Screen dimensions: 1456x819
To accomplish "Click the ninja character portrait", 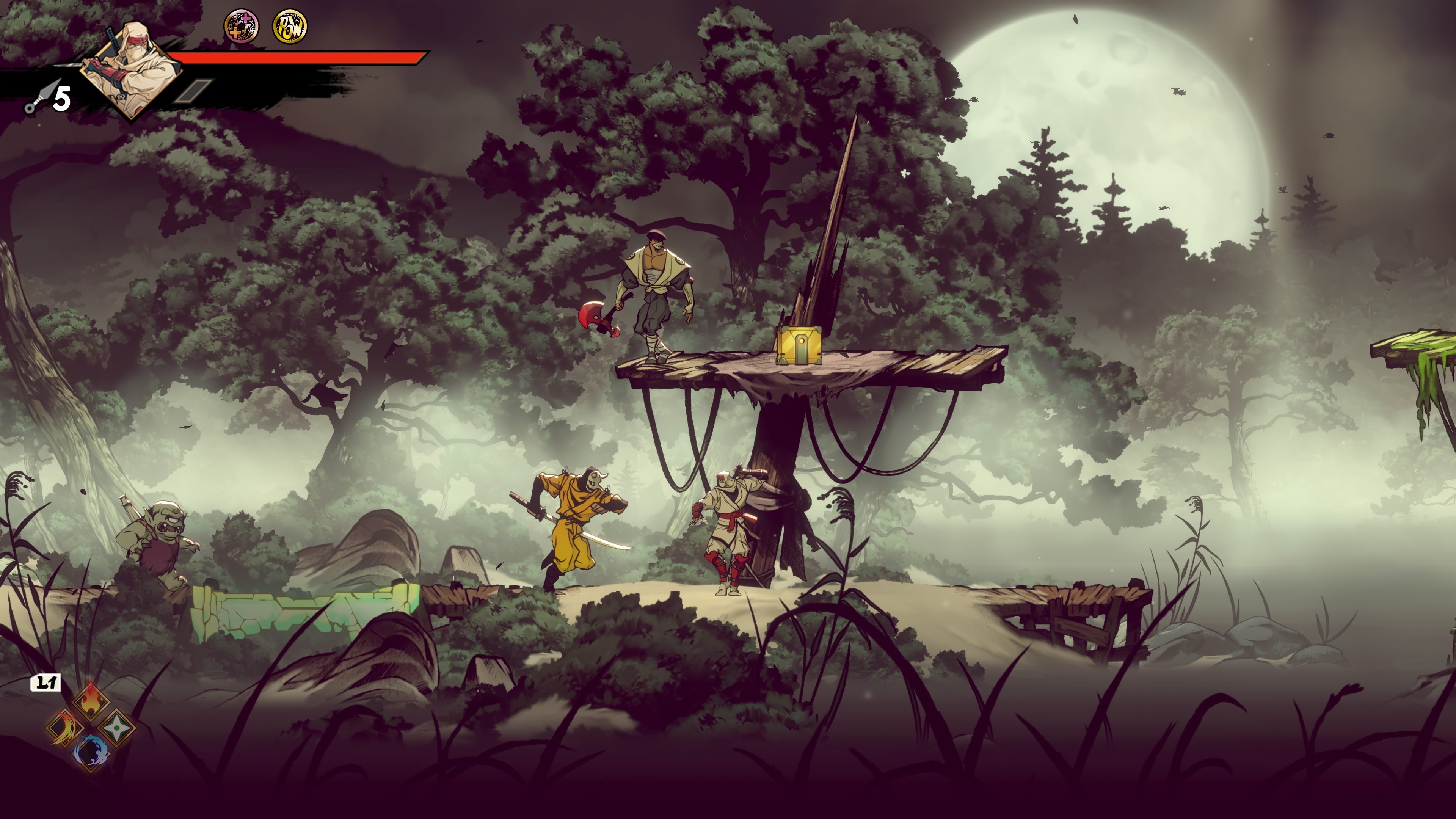I will (x=131, y=71).
